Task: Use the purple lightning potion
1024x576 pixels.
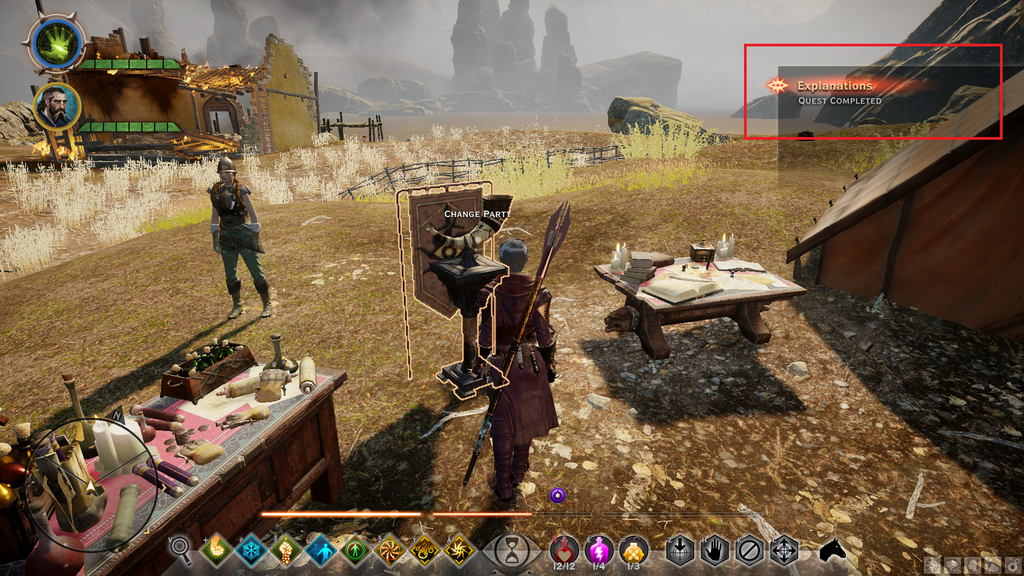Action: 599,549
